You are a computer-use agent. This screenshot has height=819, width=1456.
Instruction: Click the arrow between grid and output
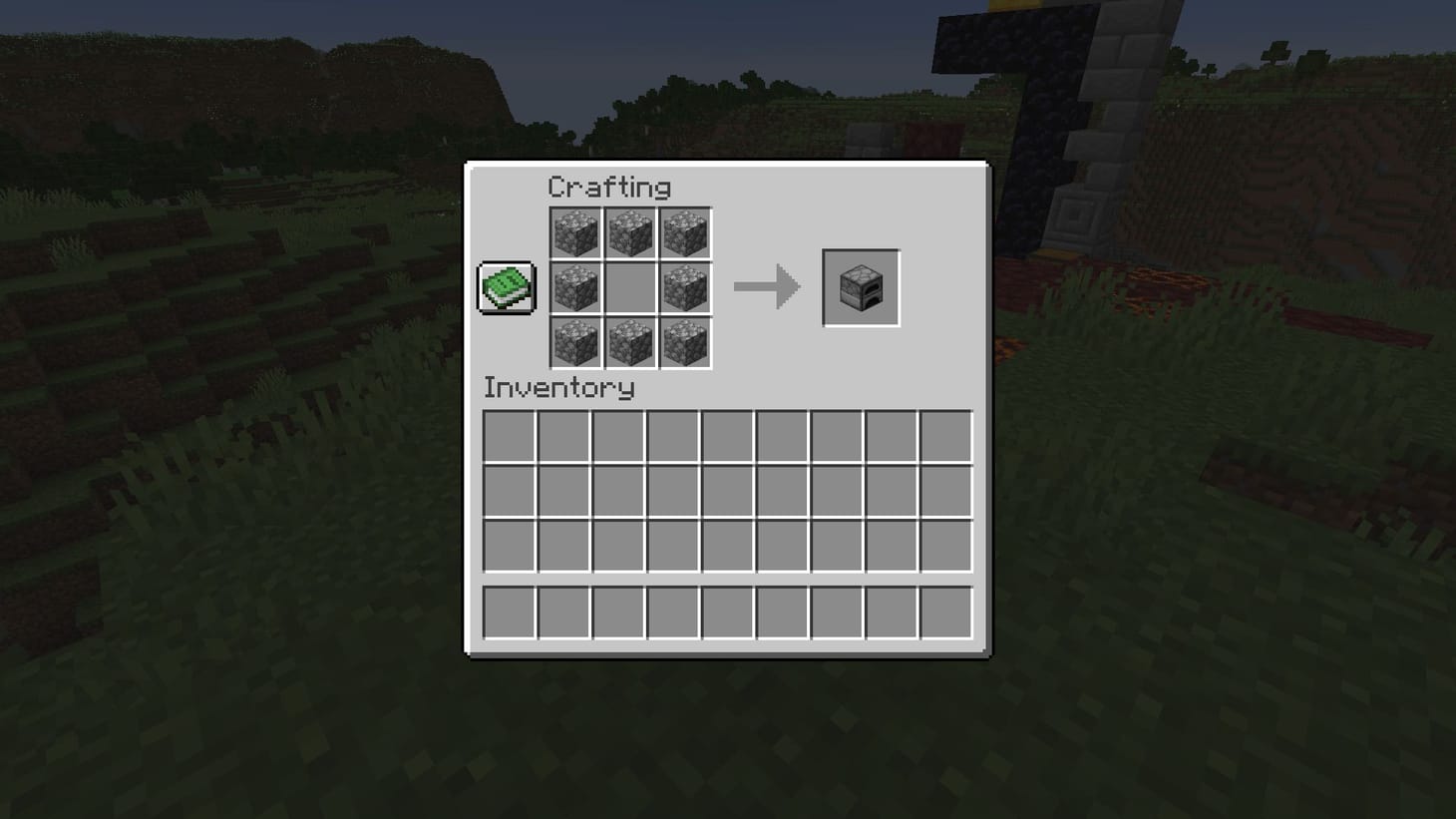coord(768,288)
